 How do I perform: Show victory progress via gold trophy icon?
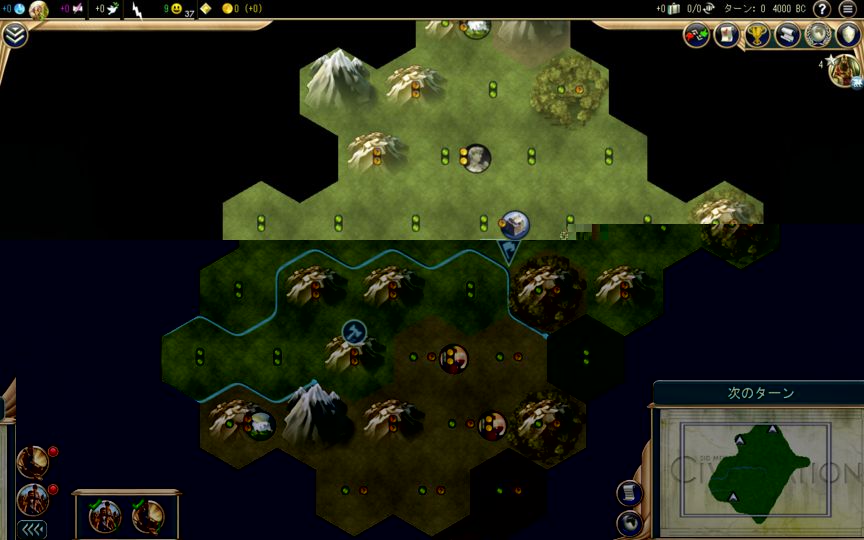click(757, 35)
